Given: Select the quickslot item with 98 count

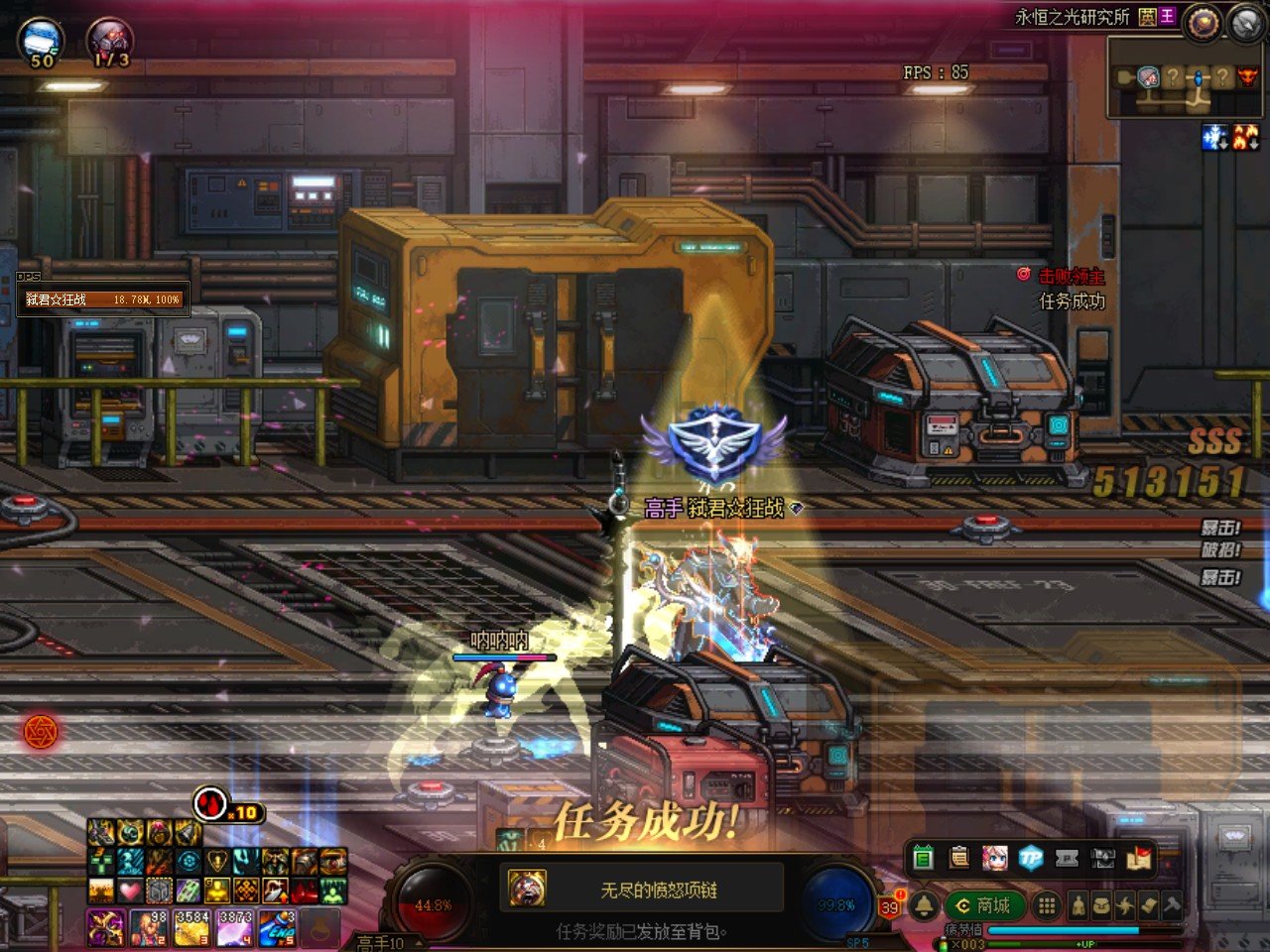Looking at the screenshot, I should coord(149,928).
